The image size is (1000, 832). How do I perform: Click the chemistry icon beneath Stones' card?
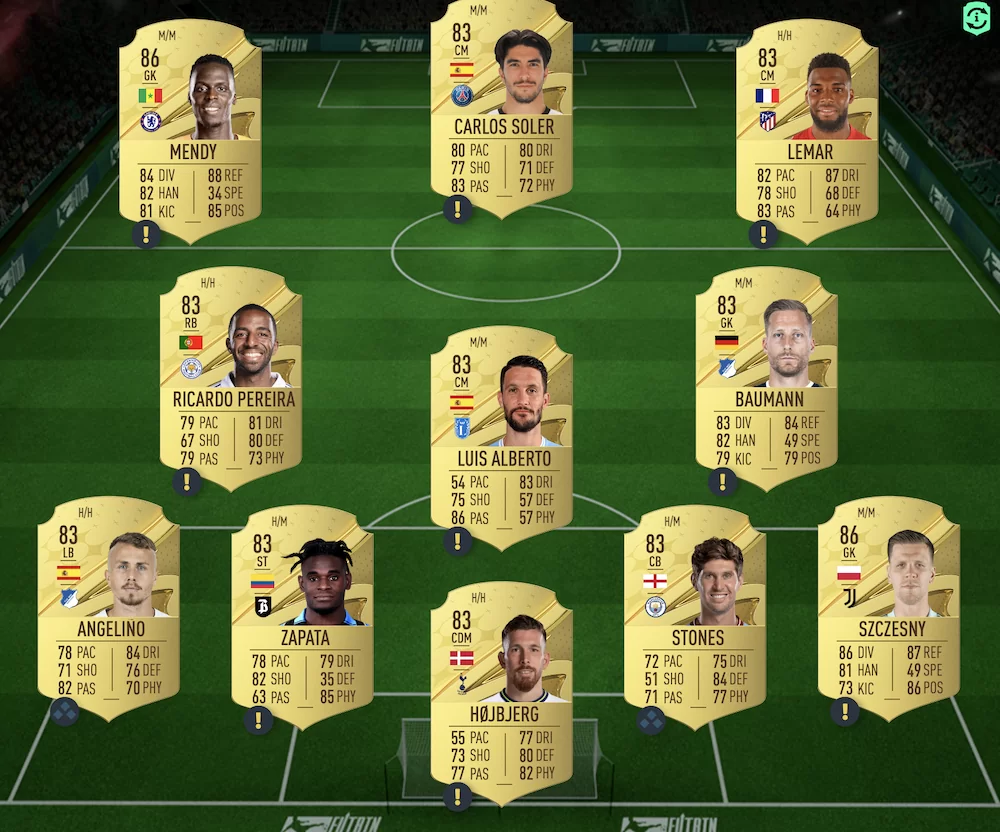651,719
